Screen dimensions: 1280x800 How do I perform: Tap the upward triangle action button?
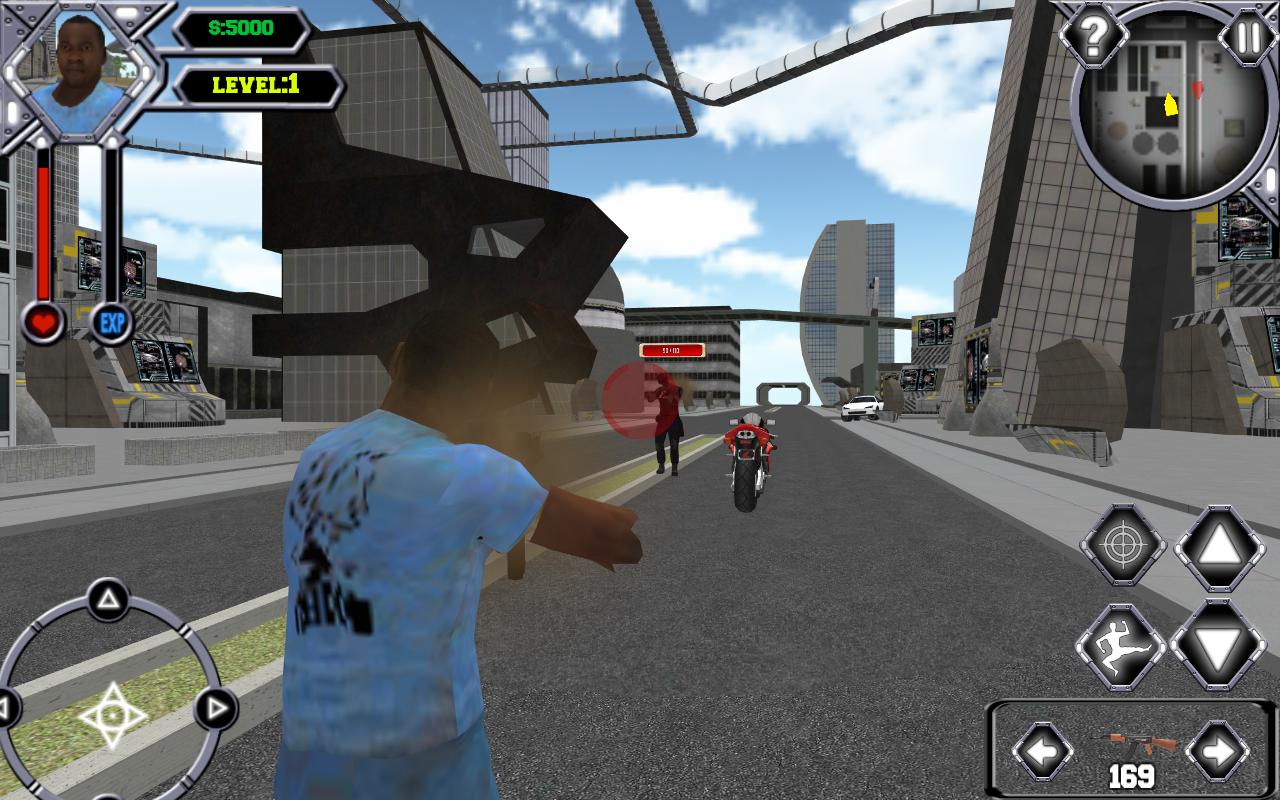tap(1219, 547)
